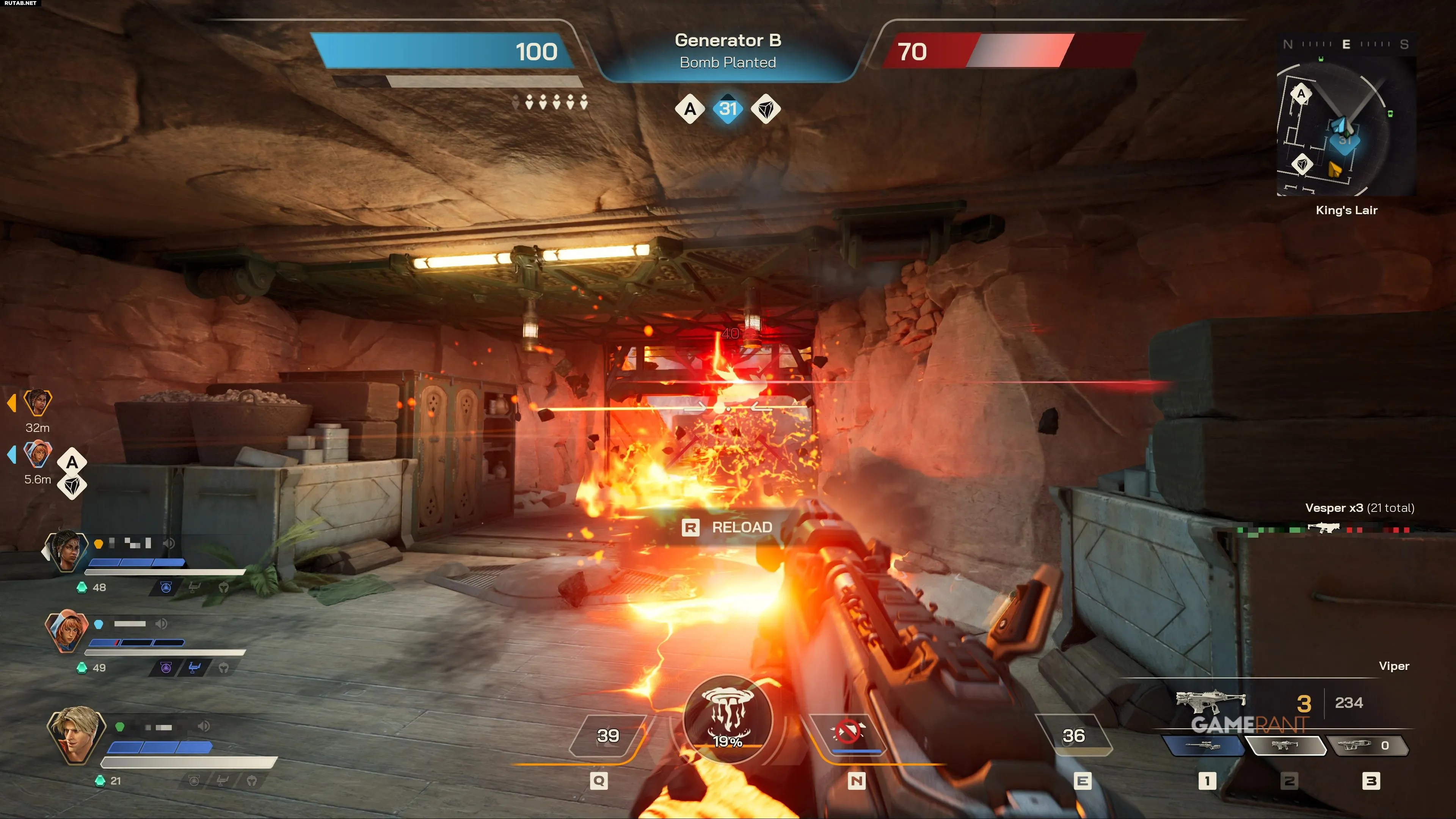Toggle the speaker icon beside the blond teammate

[204, 726]
